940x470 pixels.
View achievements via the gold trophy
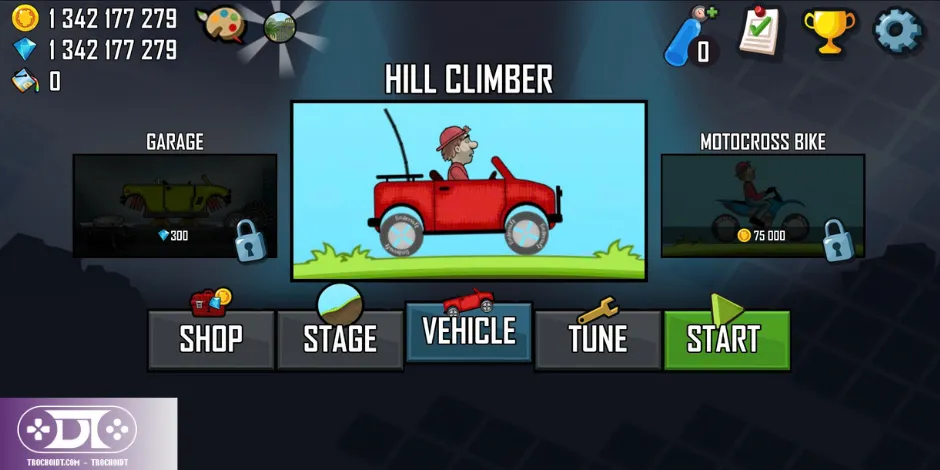click(829, 31)
